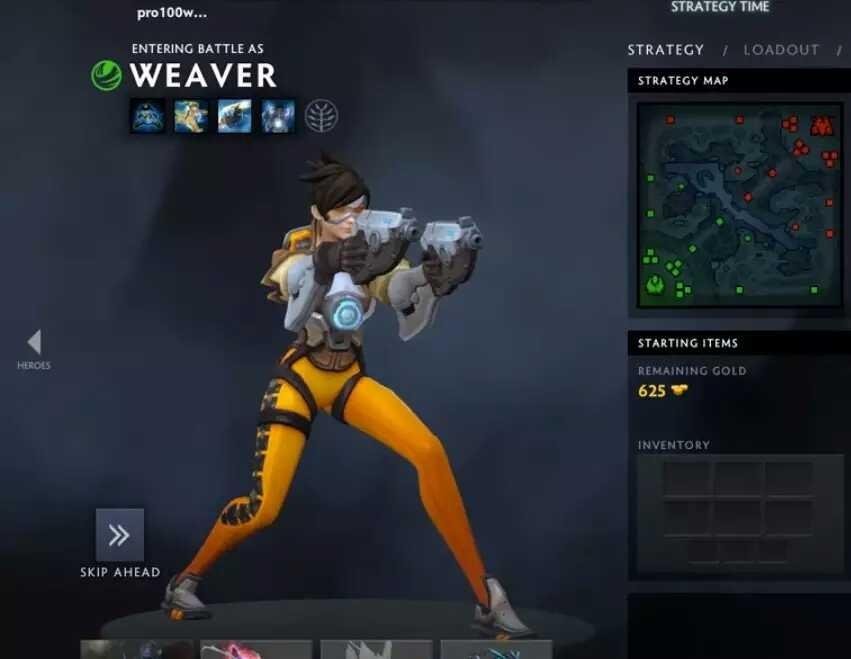Click the green agility attribute icon
This screenshot has width=851, height=659.
(106, 76)
